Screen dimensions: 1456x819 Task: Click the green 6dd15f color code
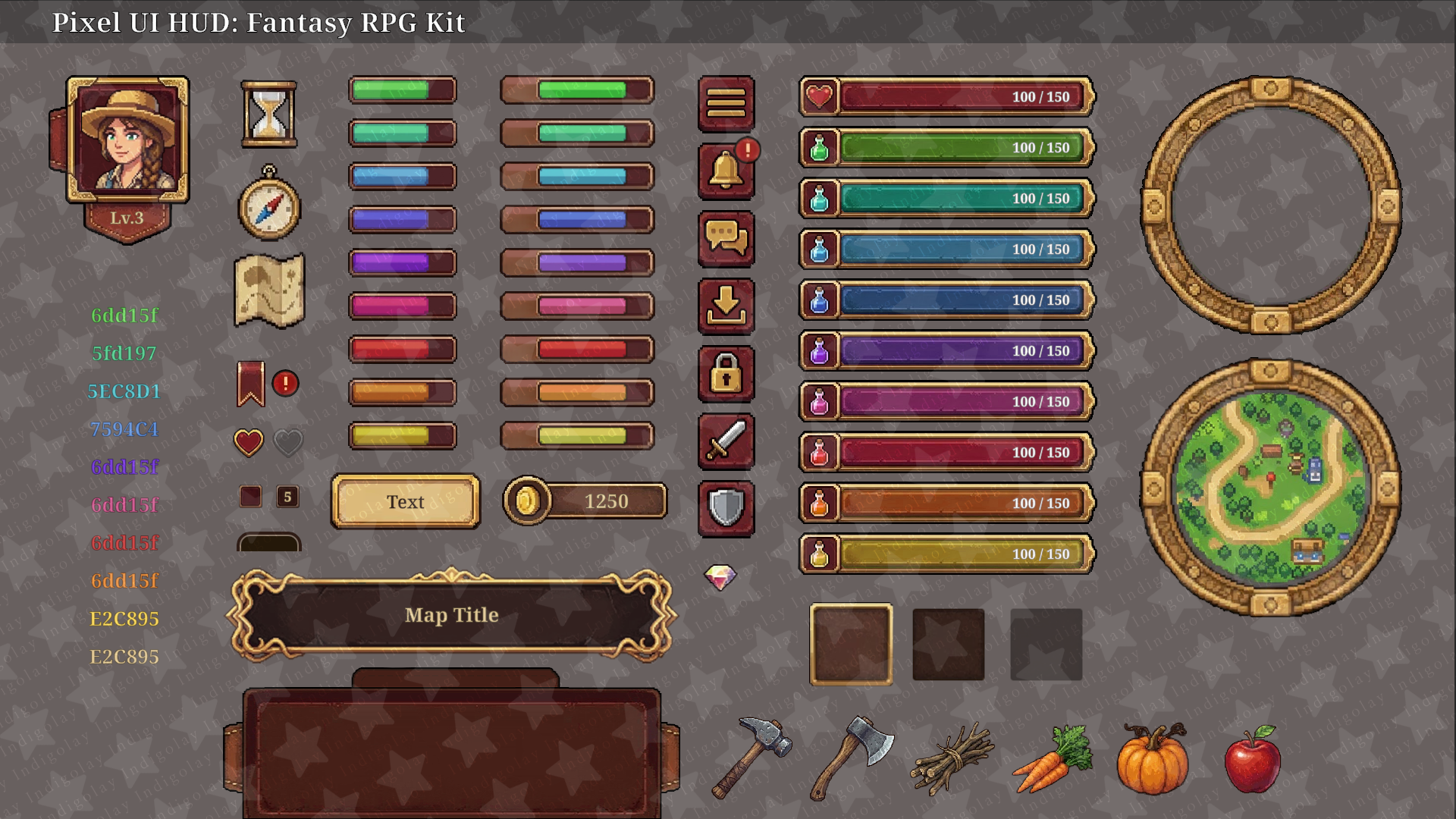[x=124, y=316]
